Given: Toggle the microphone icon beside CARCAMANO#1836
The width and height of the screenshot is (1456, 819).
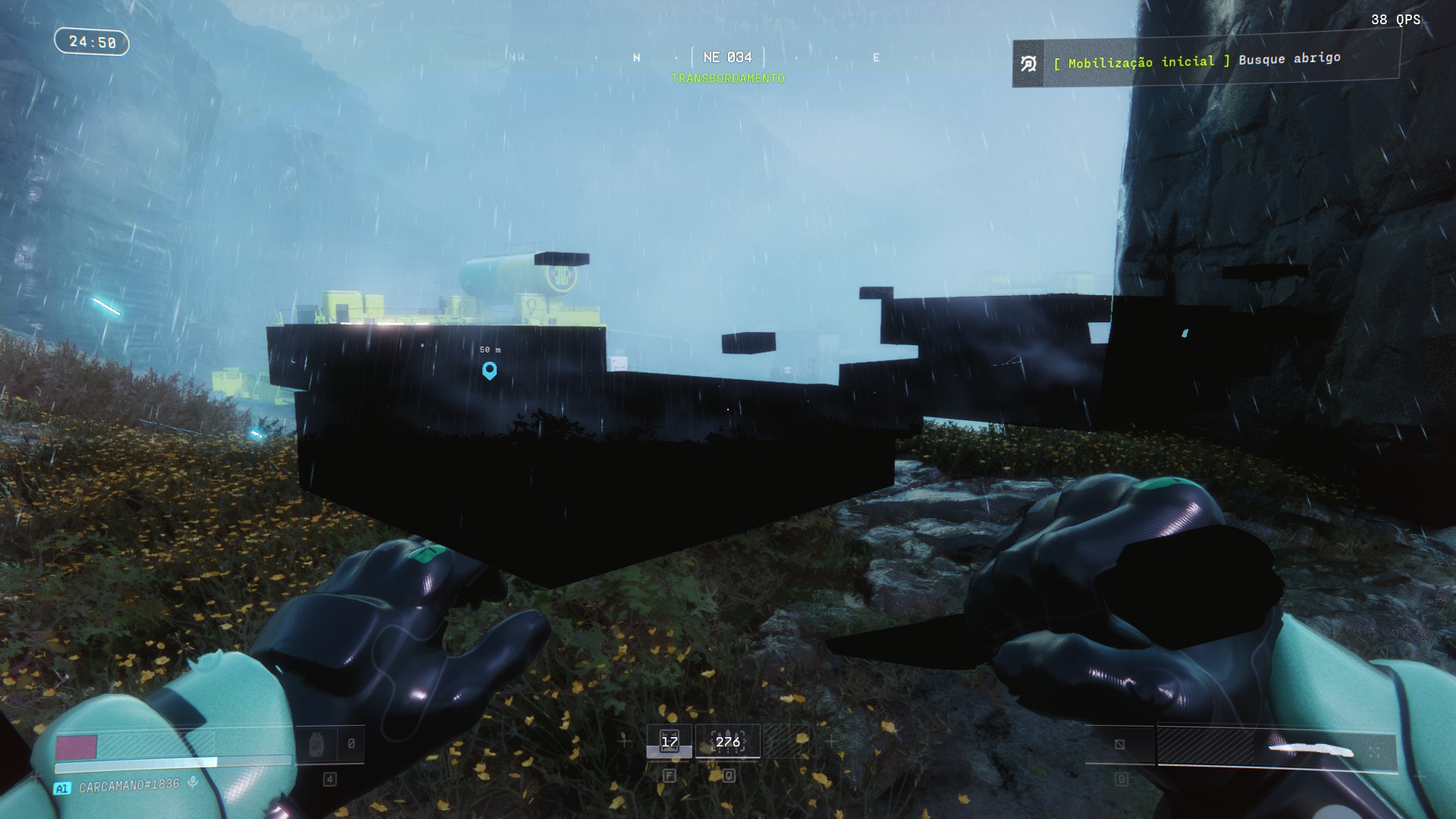Looking at the screenshot, I should 193,783.
